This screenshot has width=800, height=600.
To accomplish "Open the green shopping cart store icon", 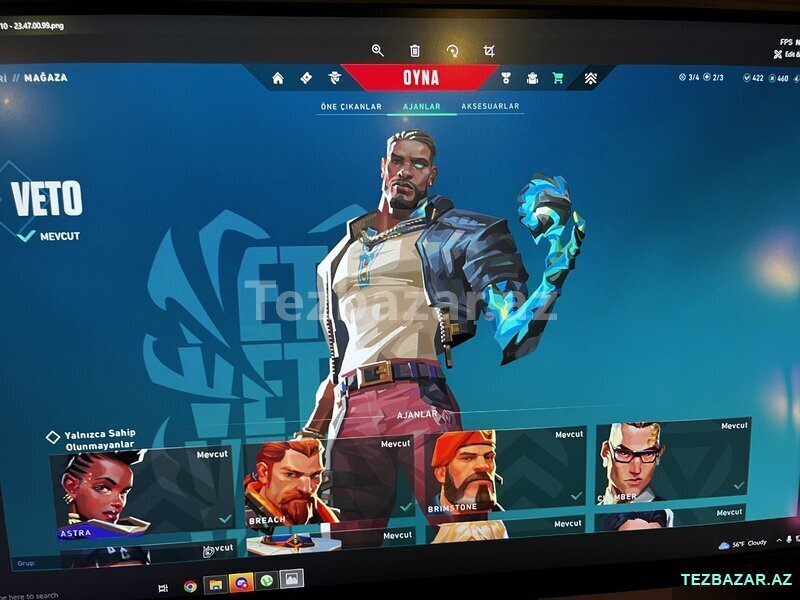I will pos(558,78).
